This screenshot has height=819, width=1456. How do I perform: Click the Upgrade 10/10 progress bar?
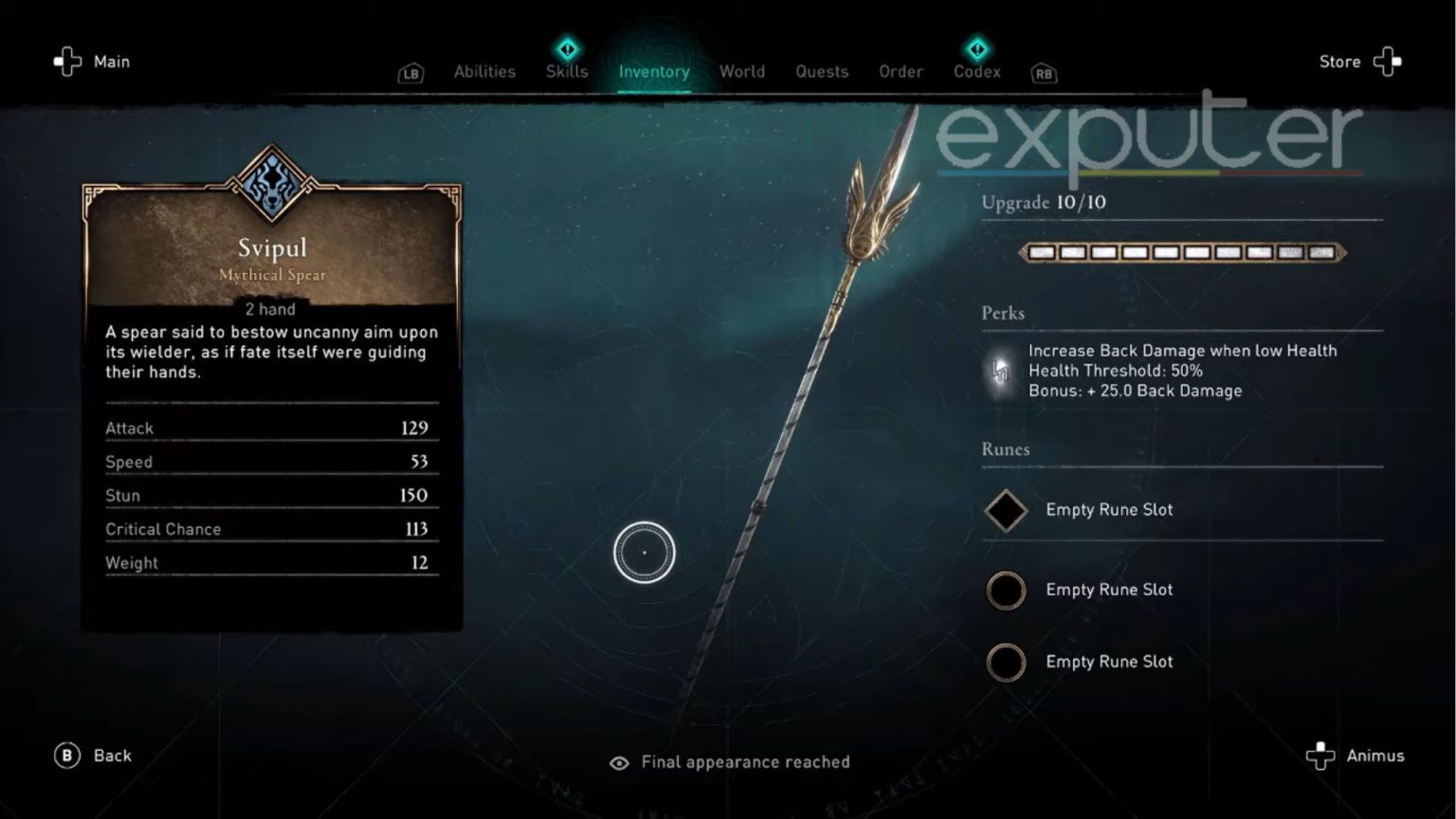pos(1181,253)
